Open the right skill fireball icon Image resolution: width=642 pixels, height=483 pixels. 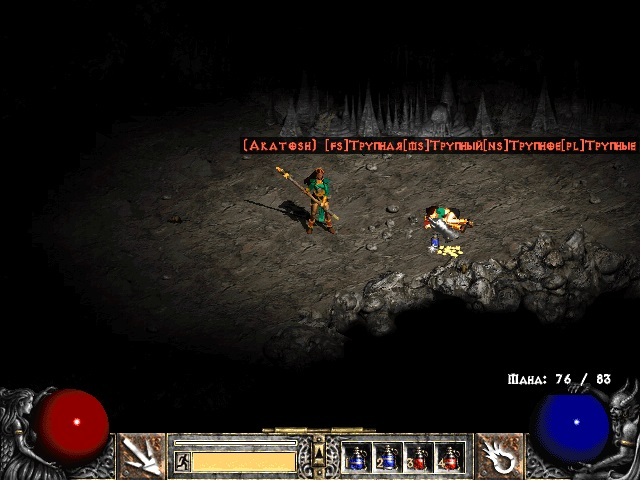click(499, 456)
